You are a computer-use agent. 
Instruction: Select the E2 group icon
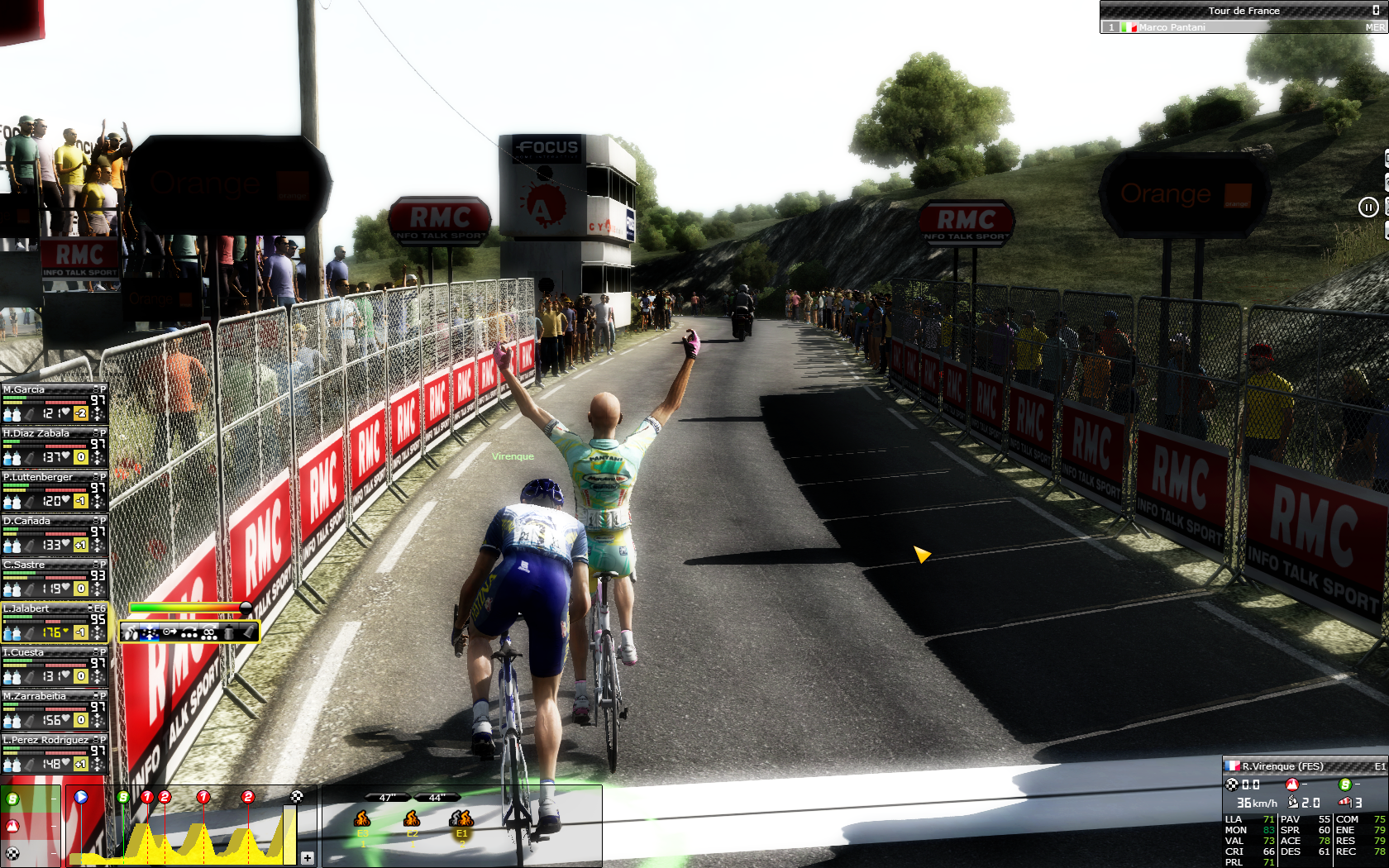pos(412,819)
